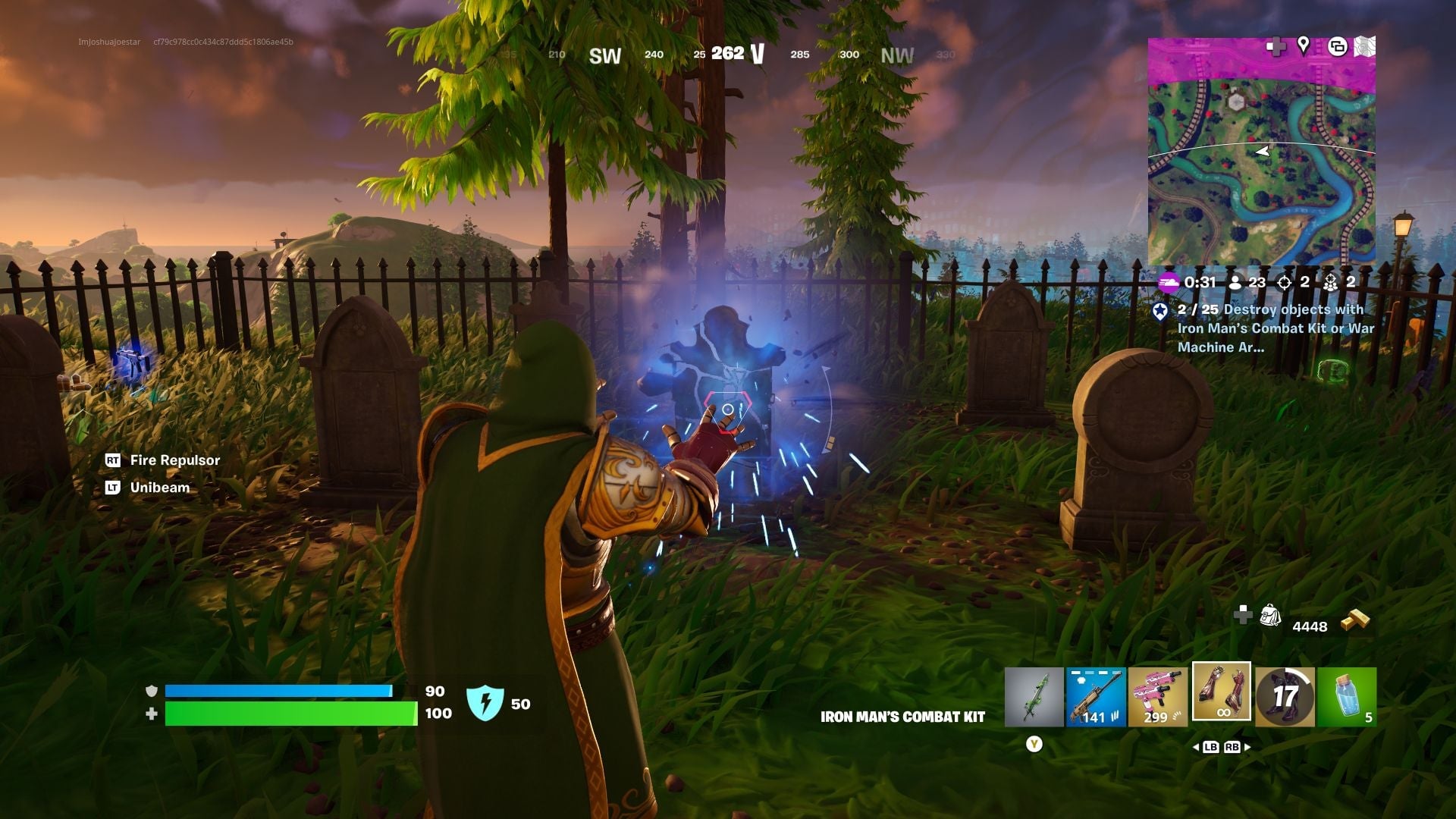Click the map waypoint marker icon above minimap
The width and height of the screenshot is (1456, 819).
1303,45
